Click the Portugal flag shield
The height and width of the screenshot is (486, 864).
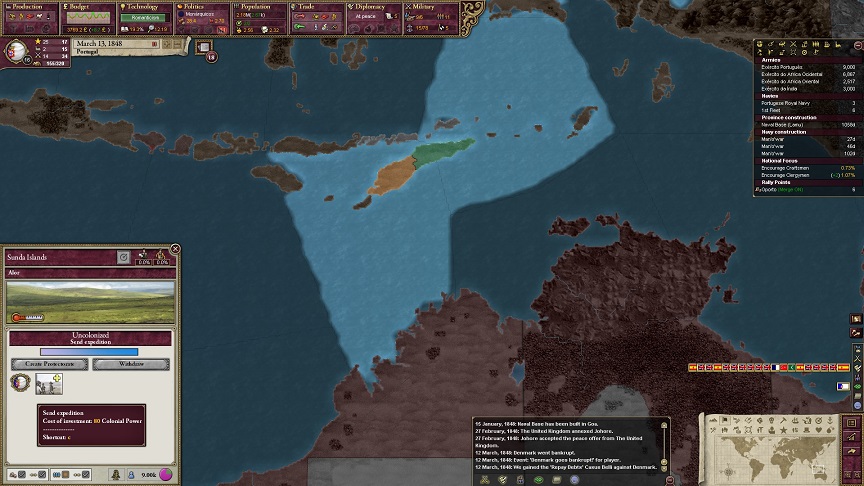[17, 51]
